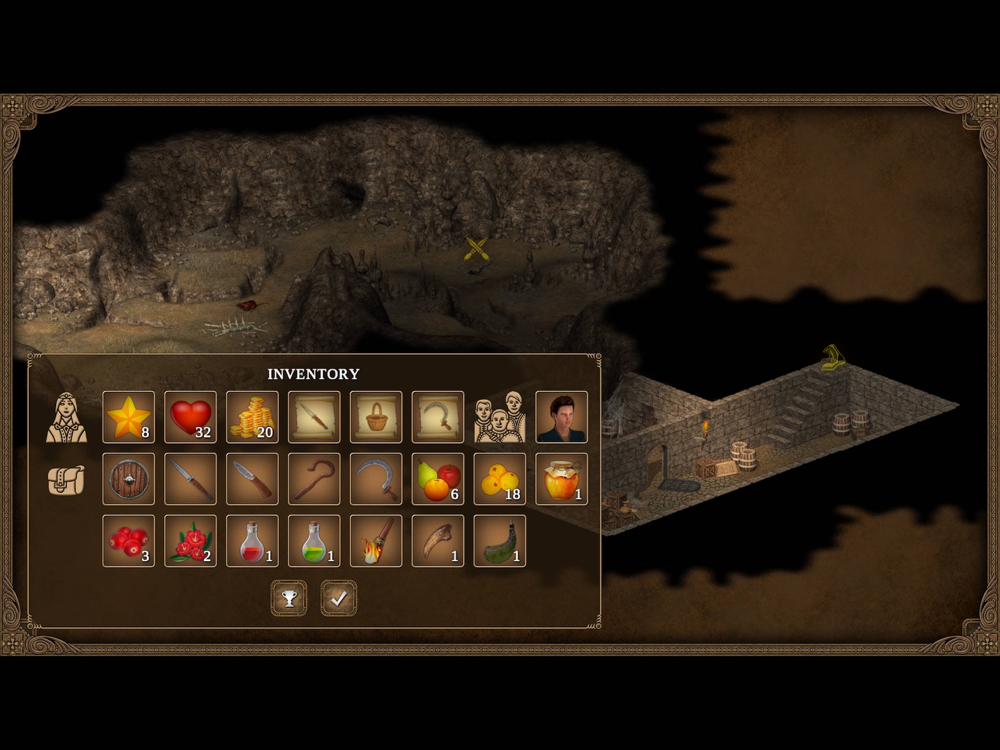Image resolution: width=1000 pixels, height=750 pixels.
Task: Select the round wooden shield slot
Action: pyautogui.click(x=129, y=479)
